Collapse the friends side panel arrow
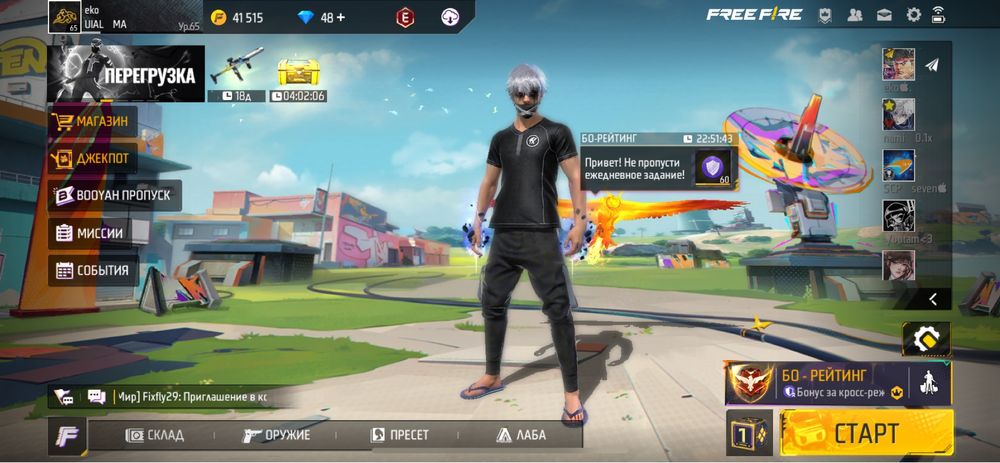Viewport: 1000px width, 463px height. (x=933, y=298)
